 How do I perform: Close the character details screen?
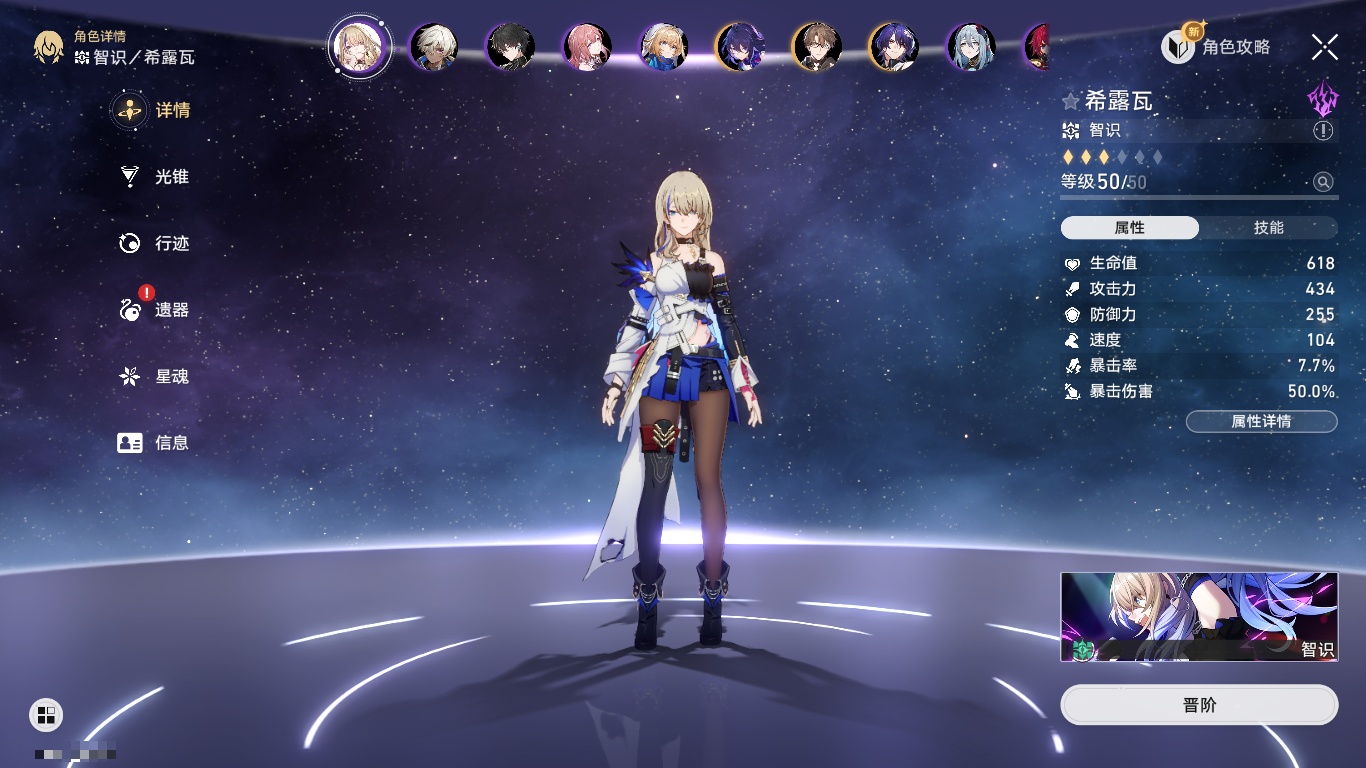click(1324, 47)
